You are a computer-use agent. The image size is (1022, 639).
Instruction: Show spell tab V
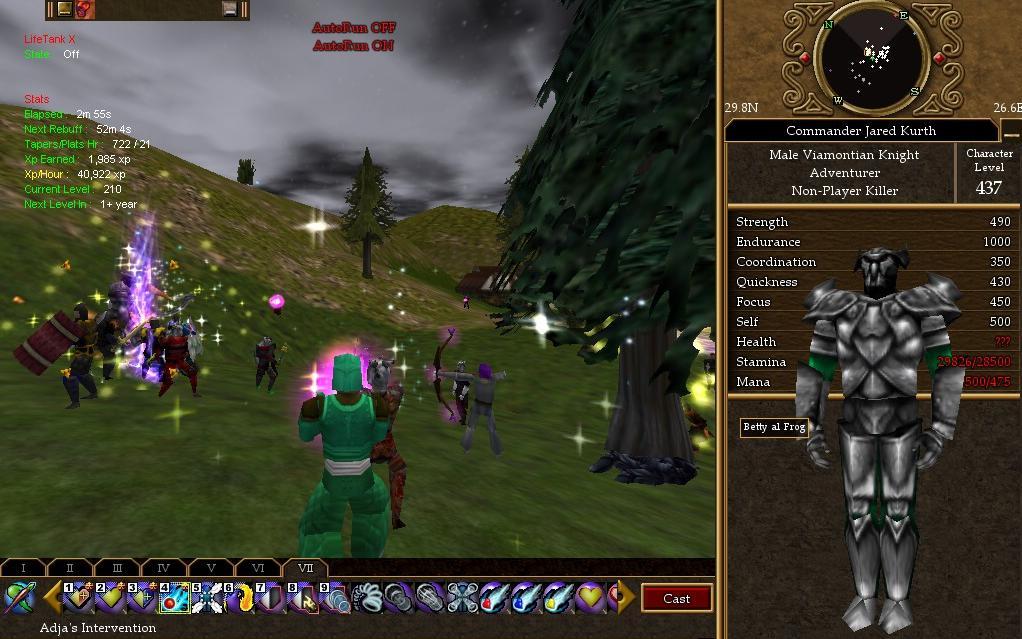pyautogui.click(x=211, y=568)
